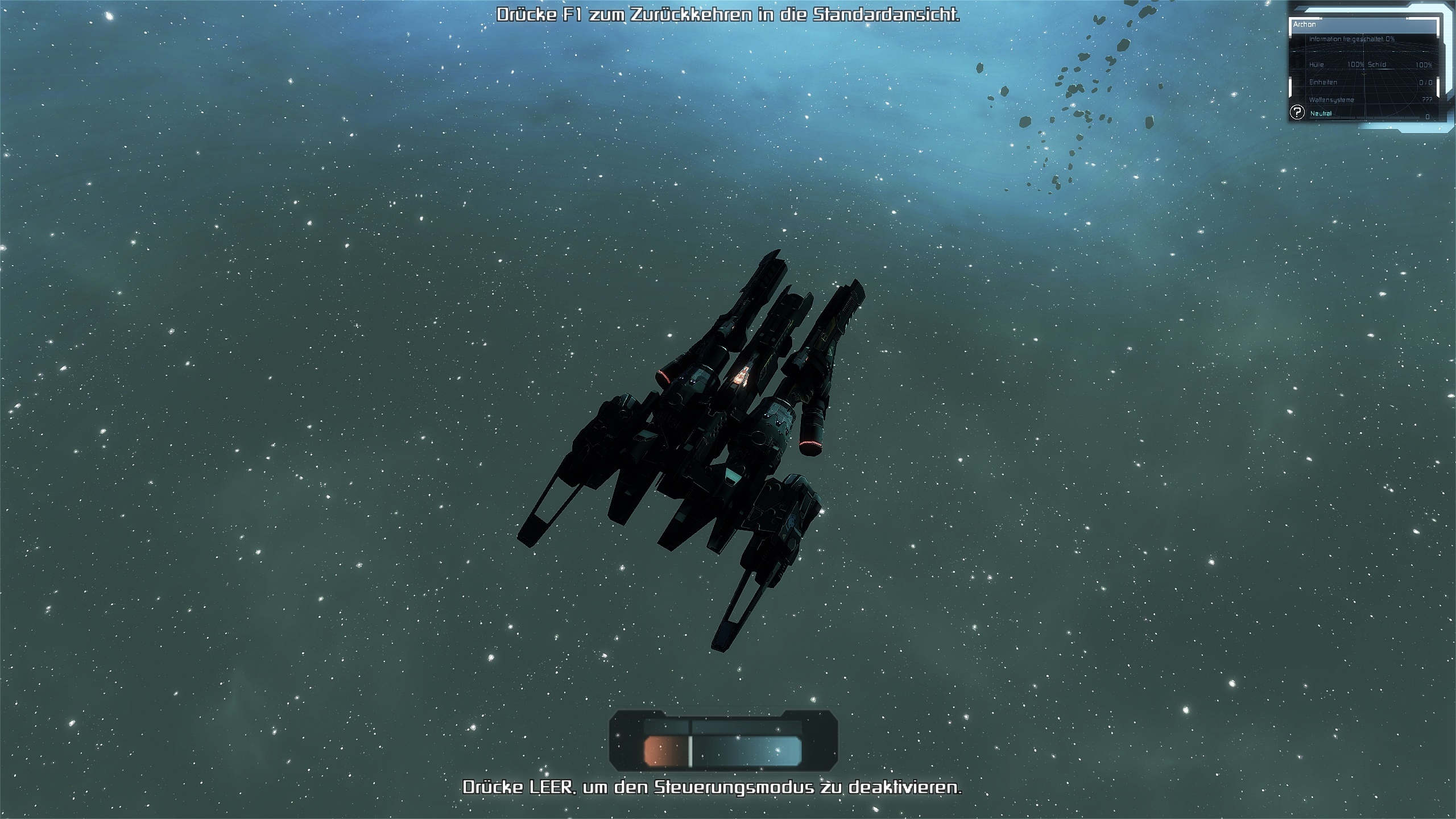
Task: Select the Archon target info panel title
Action: pos(1305,24)
